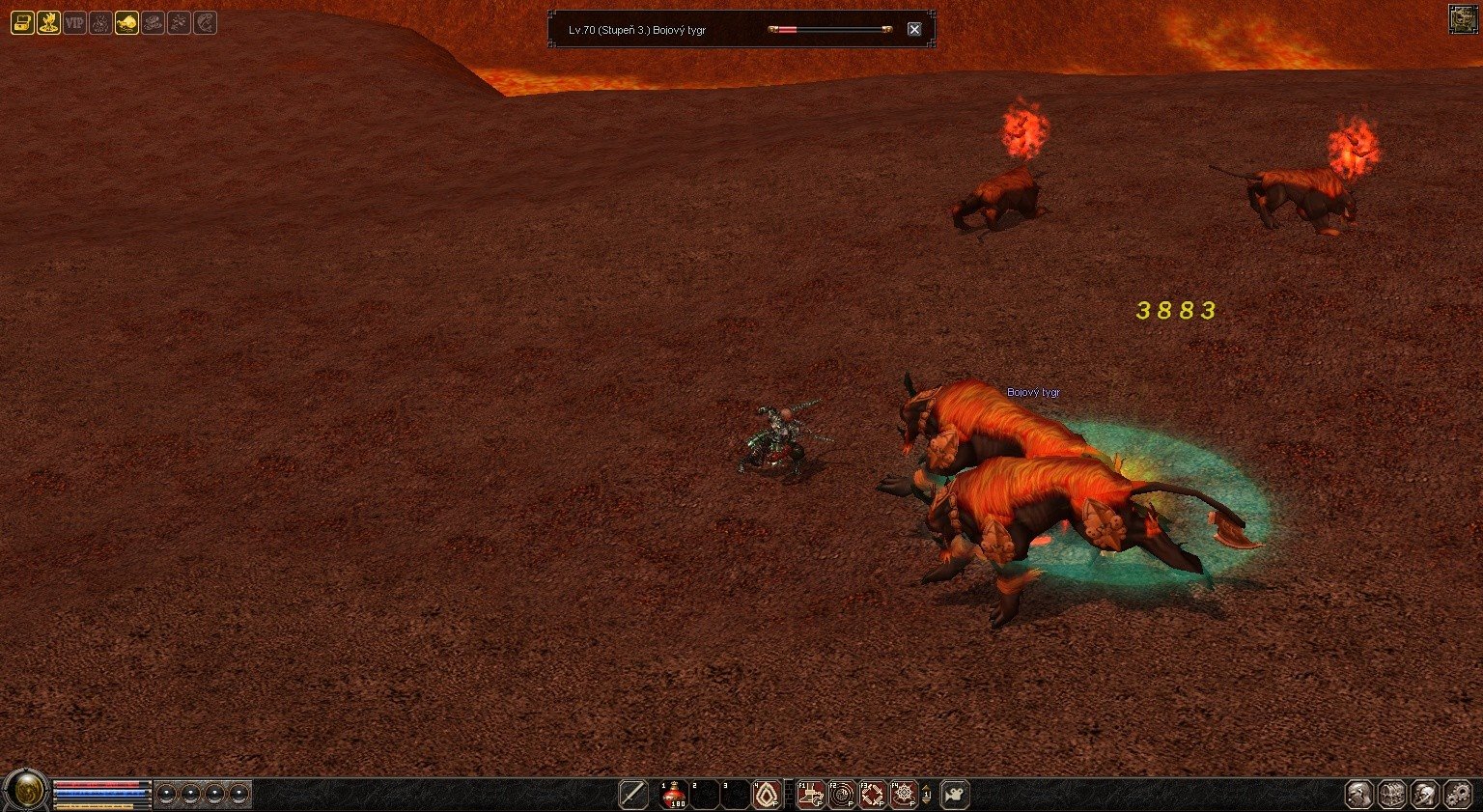Open the inventory chest button
The width and height of the screenshot is (1483, 812).
click(1391, 794)
